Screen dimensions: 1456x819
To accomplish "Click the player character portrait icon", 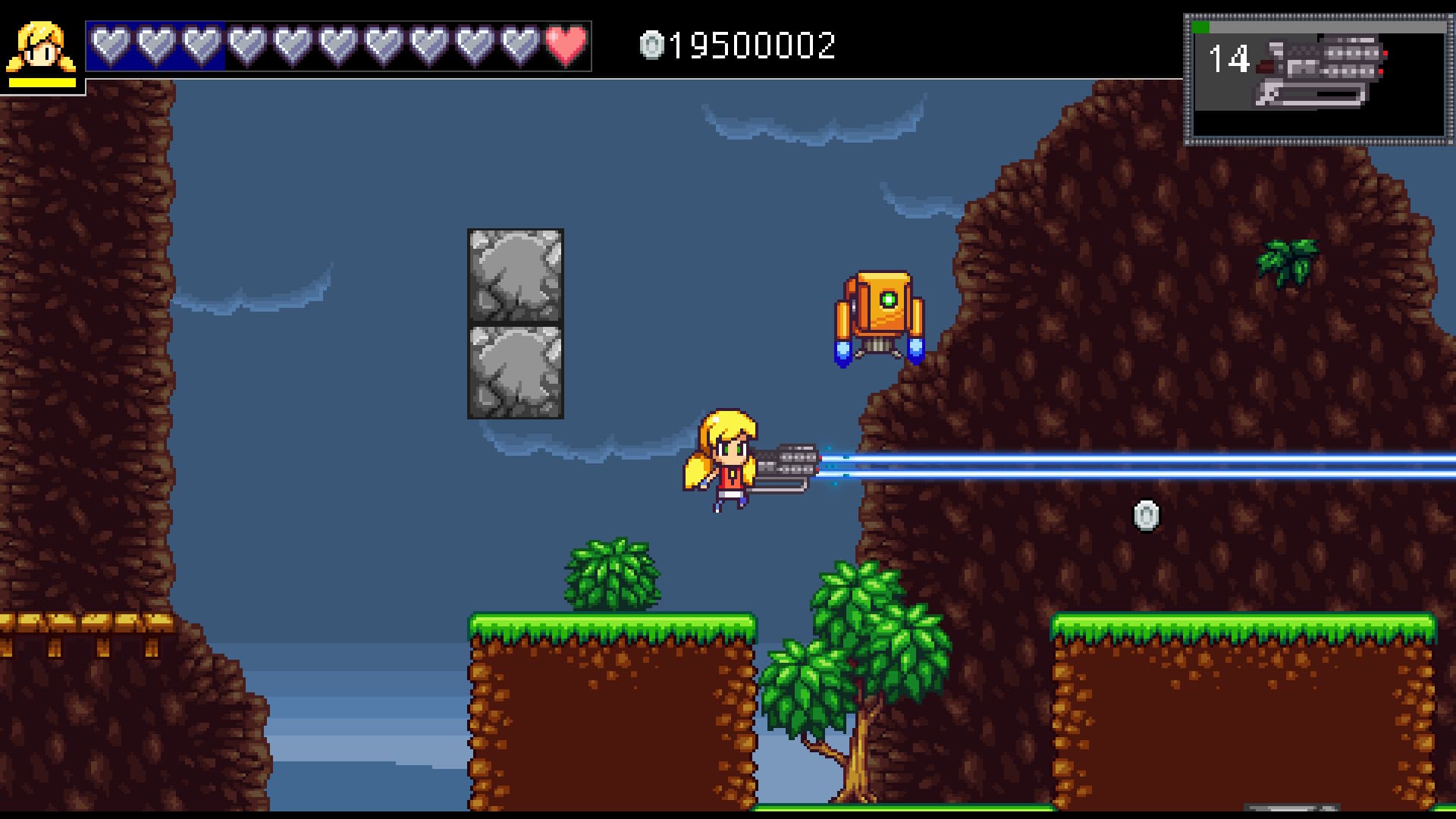I will click(x=42, y=45).
